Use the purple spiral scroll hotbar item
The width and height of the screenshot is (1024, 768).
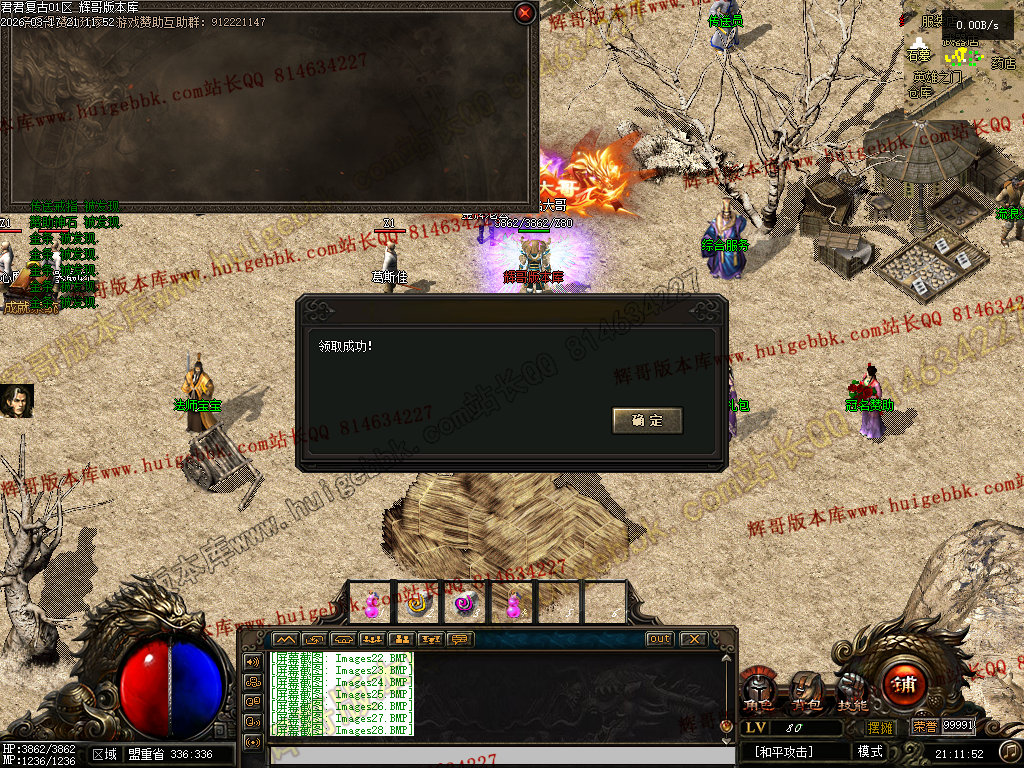(x=463, y=604)
